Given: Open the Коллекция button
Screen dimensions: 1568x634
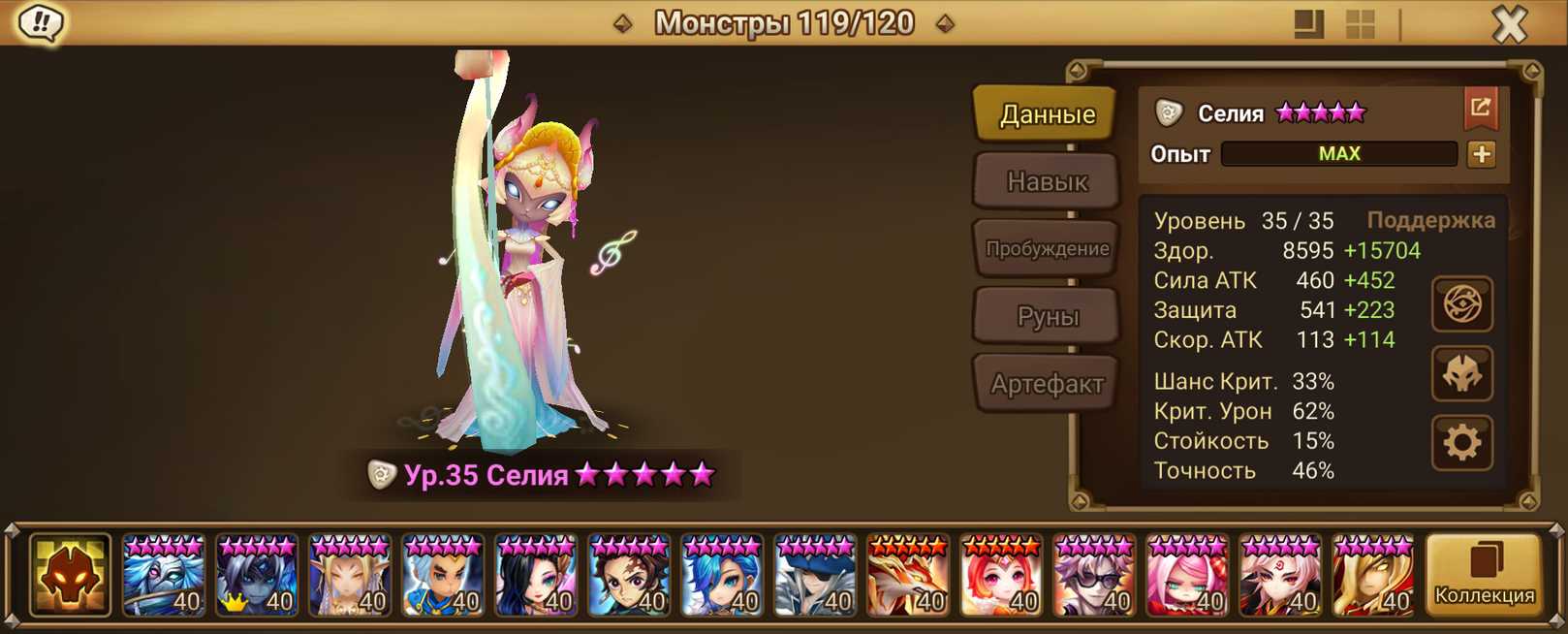Looking at the screenshot, I should pyautogui.click(x=1484, y=575).
